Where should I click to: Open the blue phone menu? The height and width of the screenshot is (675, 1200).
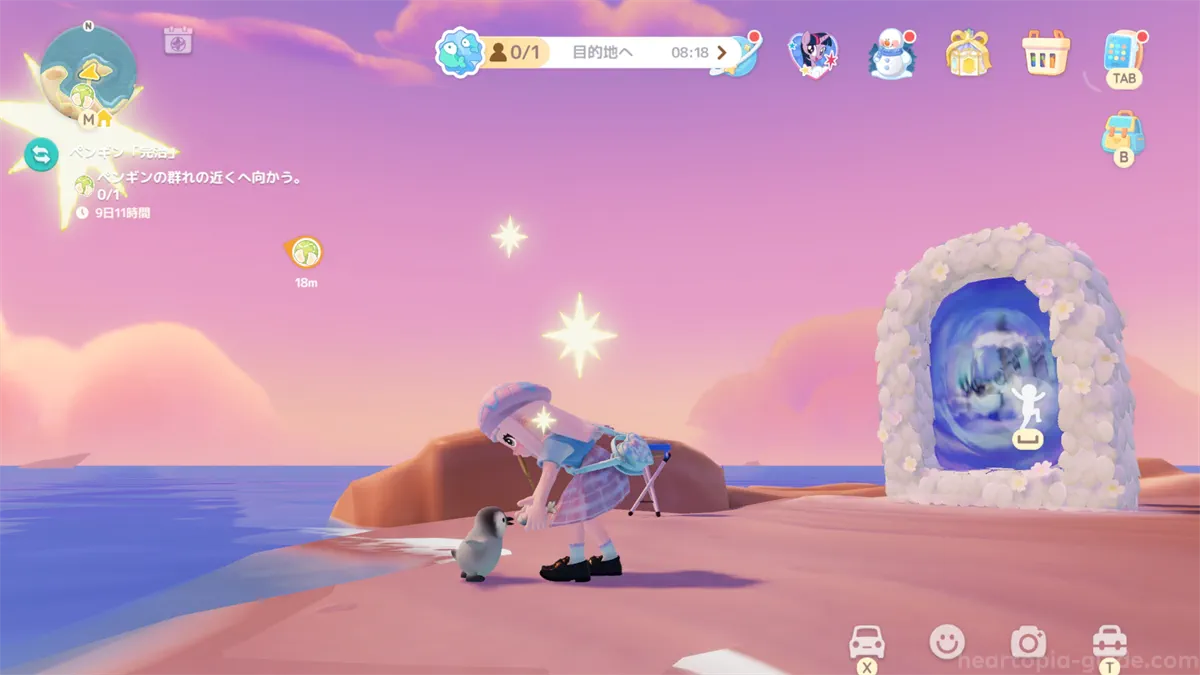[x=1123, y=52]
